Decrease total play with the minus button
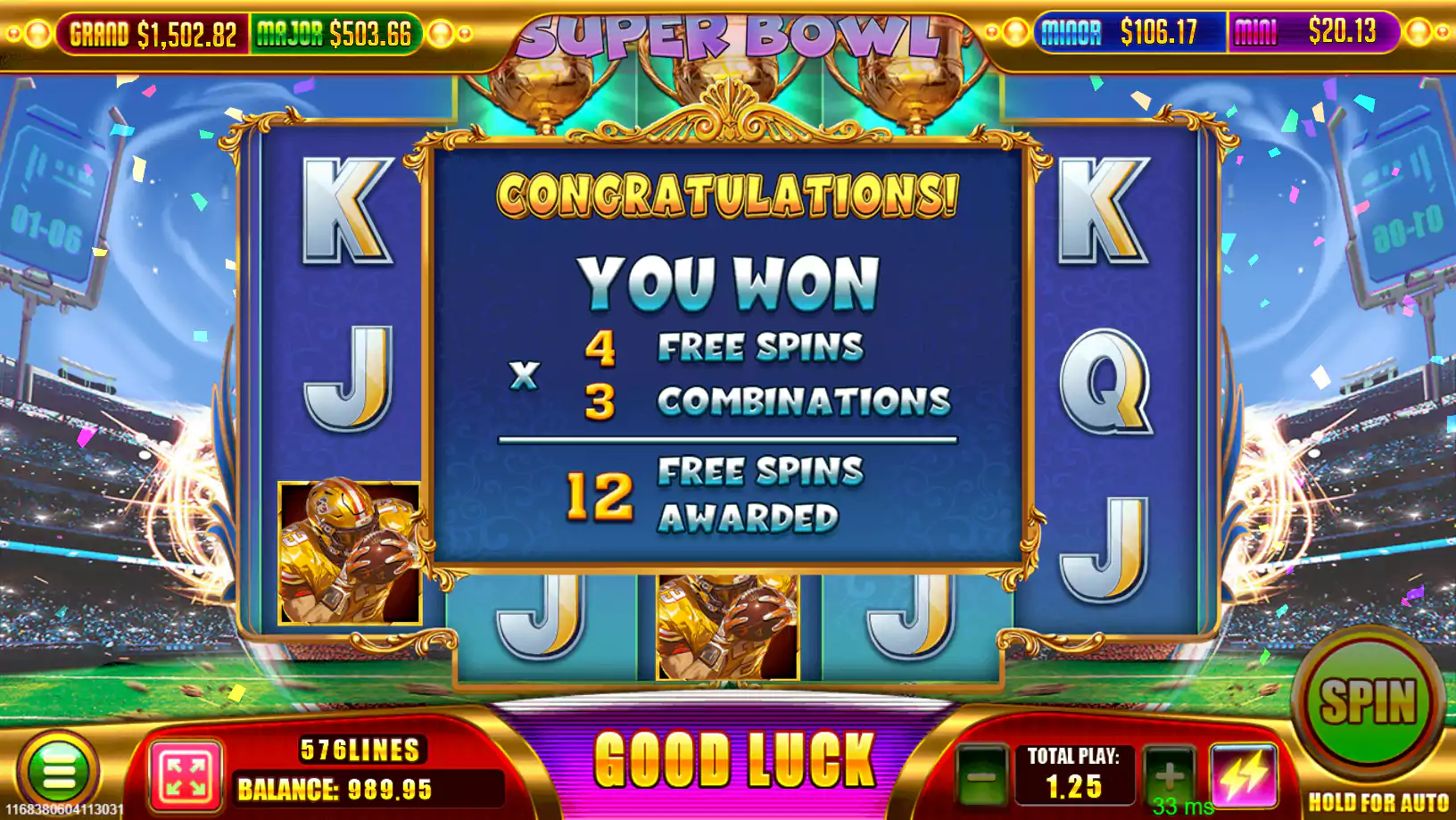Viewport: 1456px width, 820px height. 982,775
